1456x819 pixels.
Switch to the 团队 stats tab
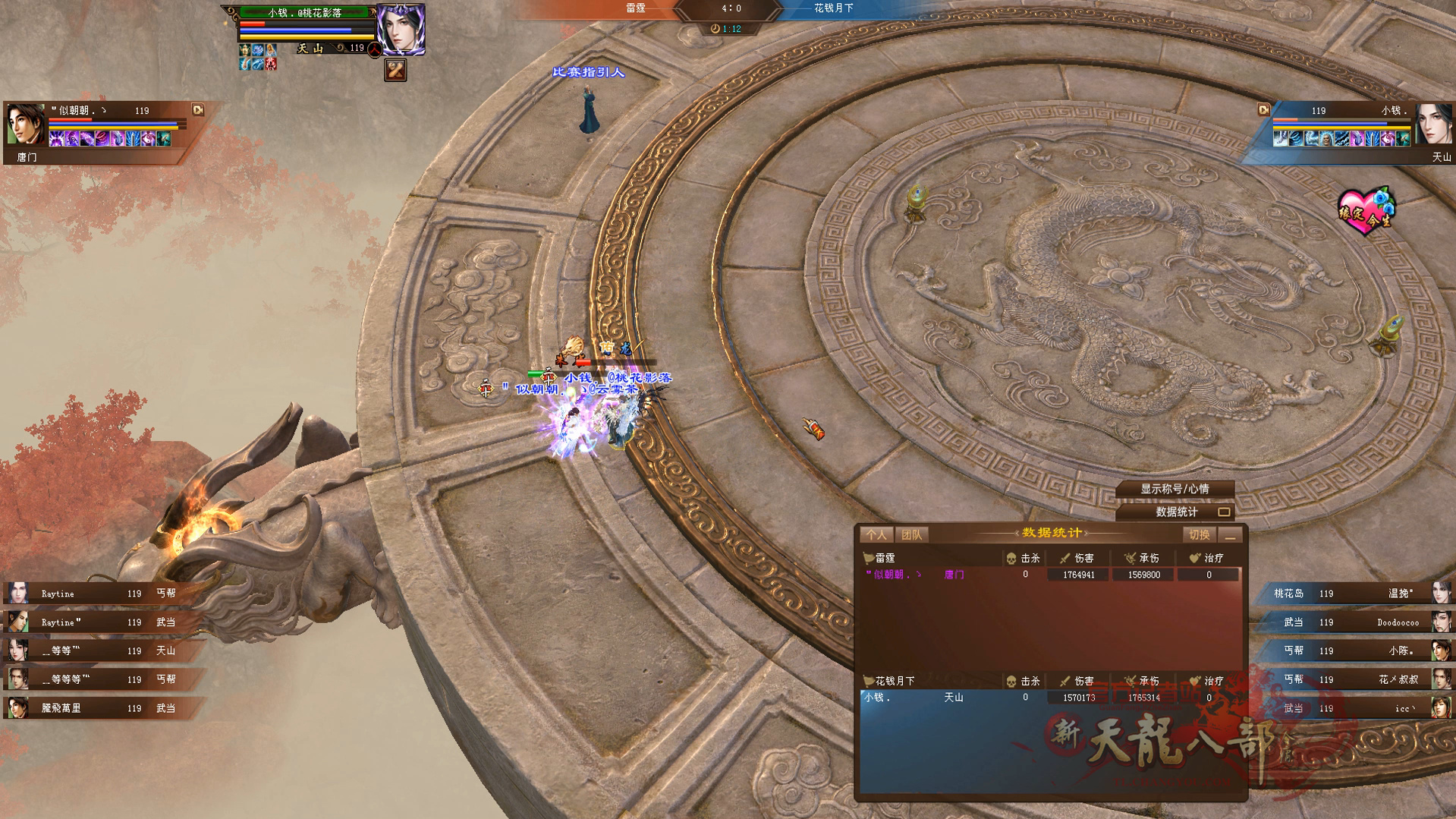point(911,535)
